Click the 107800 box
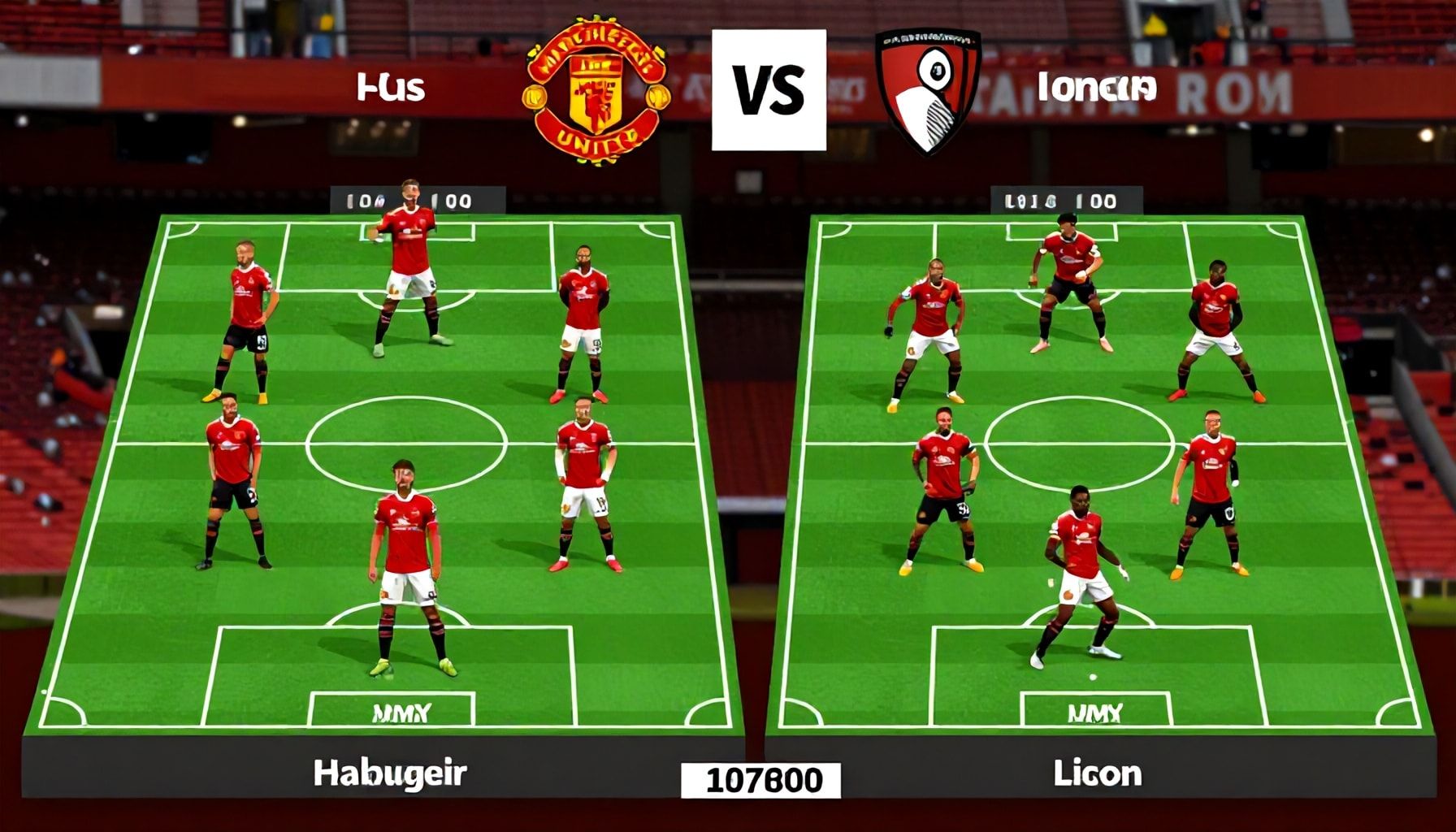 point(760,781)
